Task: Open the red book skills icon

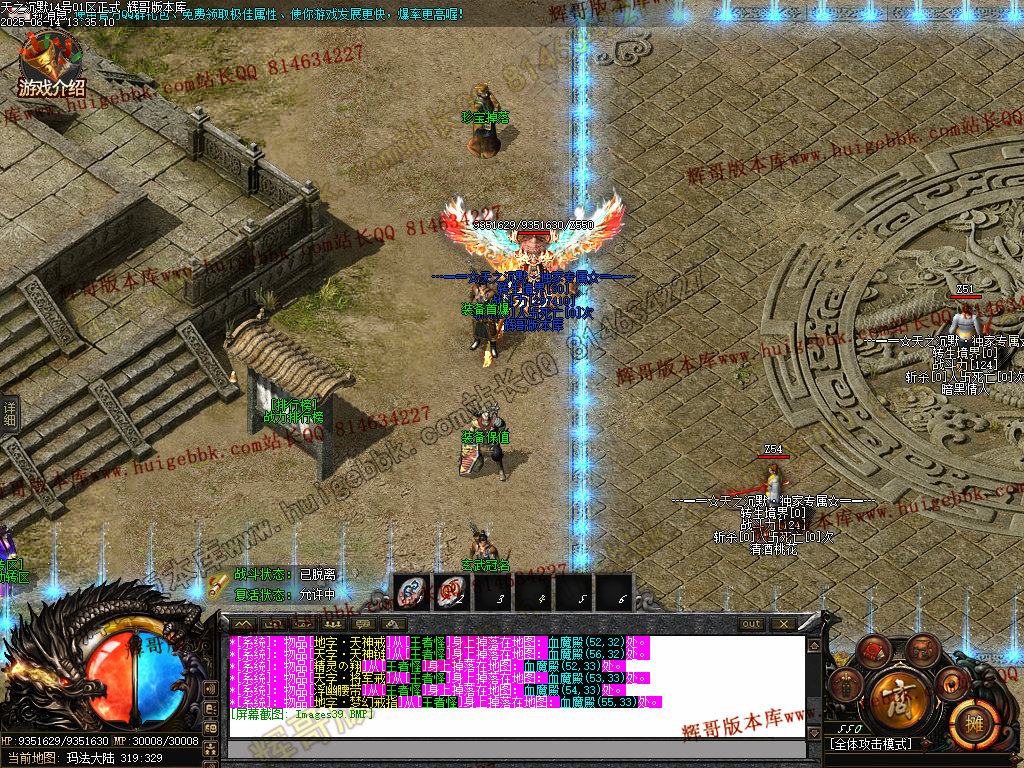Action: [873, 650]
